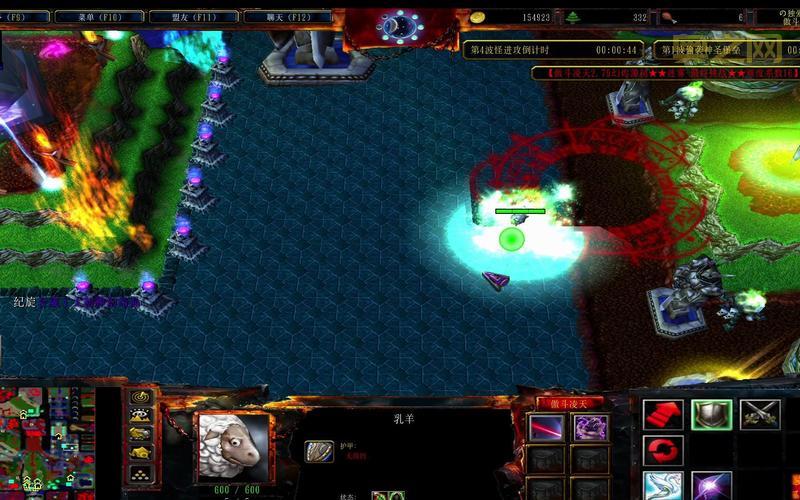
Task: Activate the purple starburst ability
Action: click(x=711, y=487)
